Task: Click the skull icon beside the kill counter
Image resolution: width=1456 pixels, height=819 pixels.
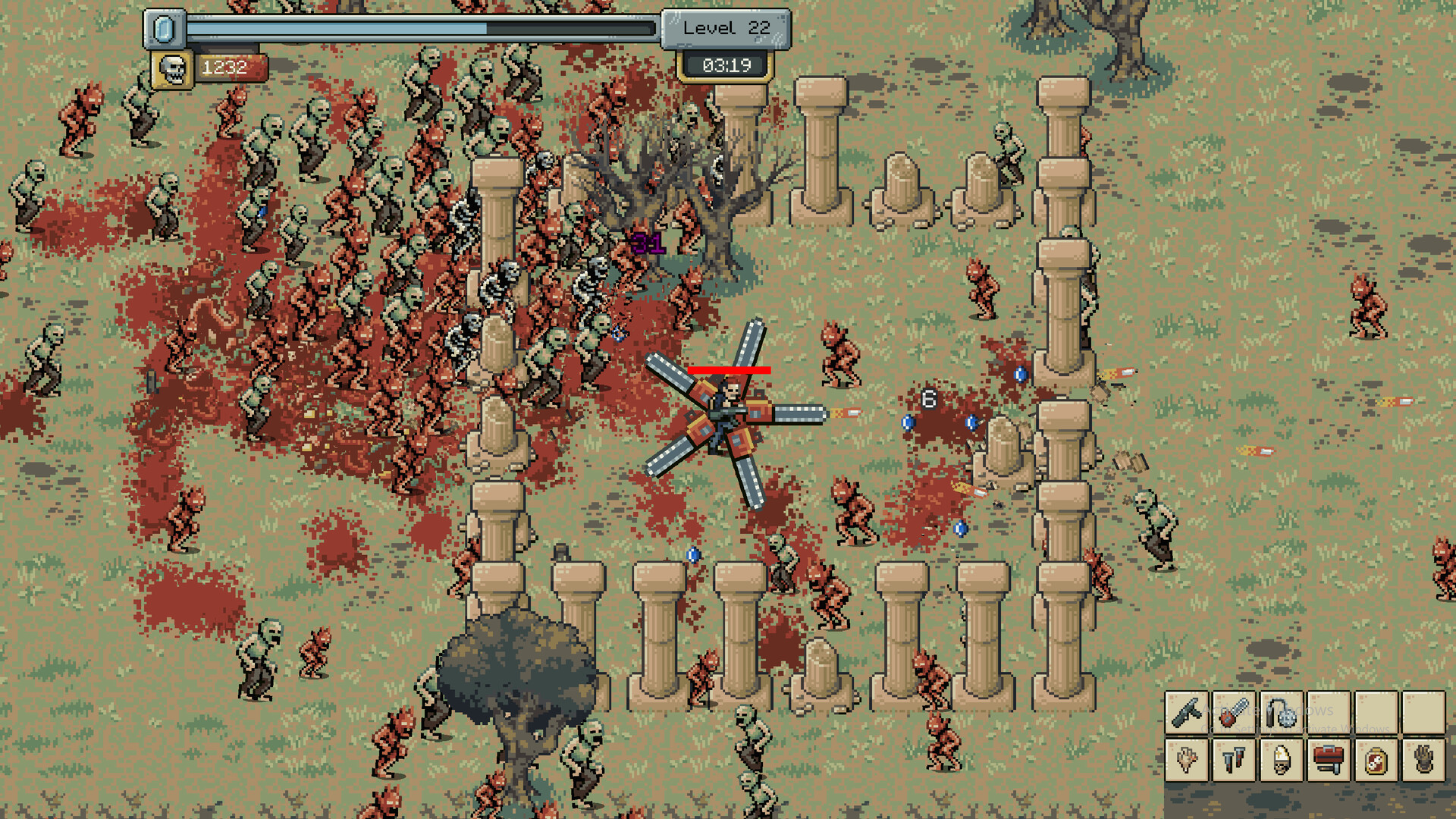Action: (x=173, y=68)
